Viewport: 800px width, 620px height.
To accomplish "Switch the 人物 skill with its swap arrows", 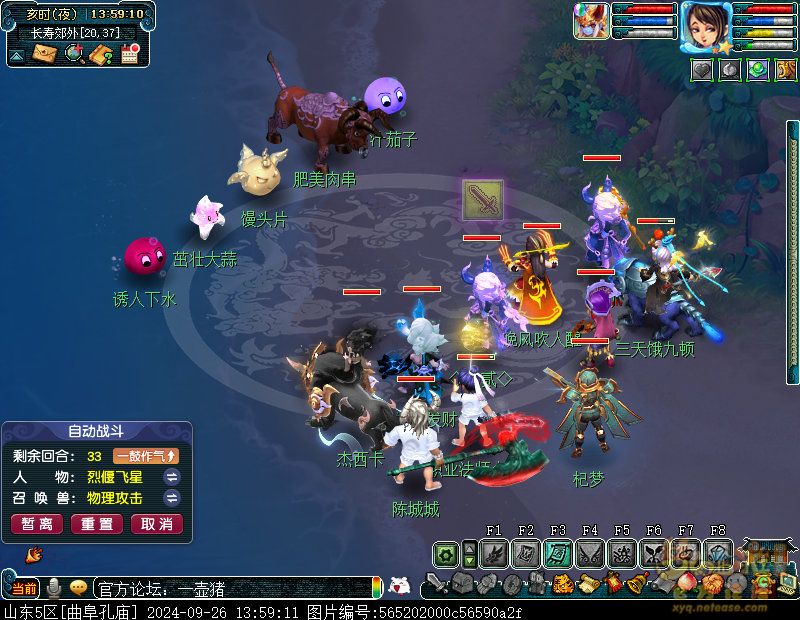I will click(x=172, y=477).
